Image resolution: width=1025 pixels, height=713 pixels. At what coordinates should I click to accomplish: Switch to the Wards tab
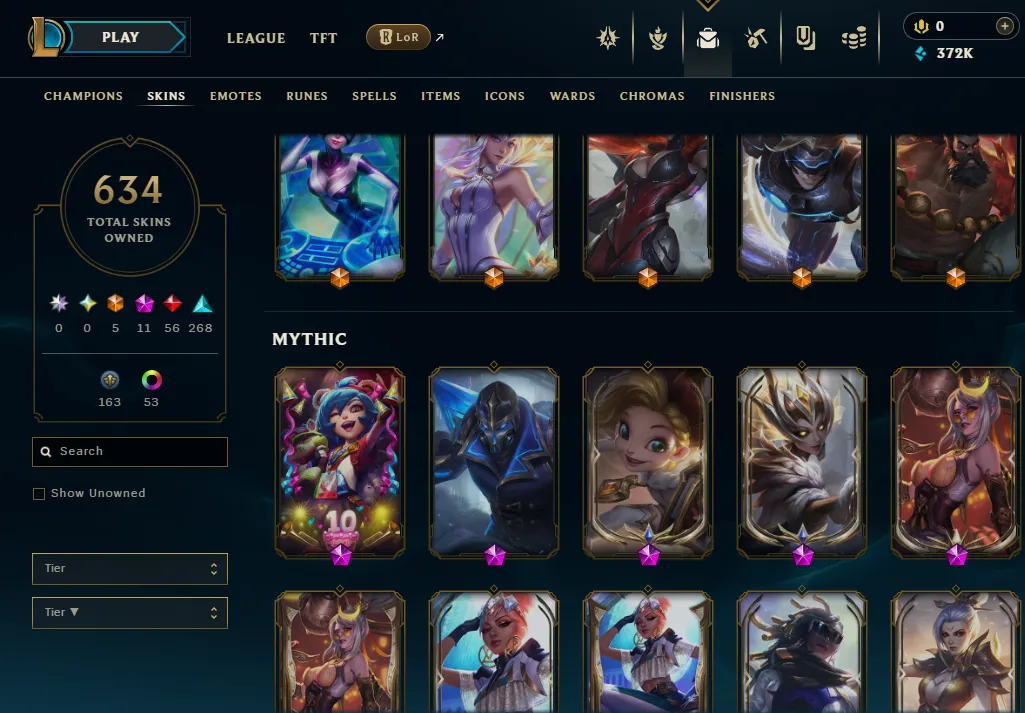pos(572,96)
